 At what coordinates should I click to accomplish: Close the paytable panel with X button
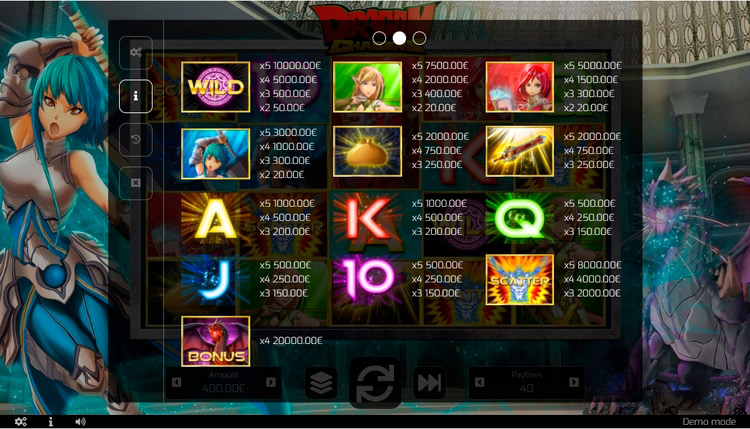click(136, 183)
